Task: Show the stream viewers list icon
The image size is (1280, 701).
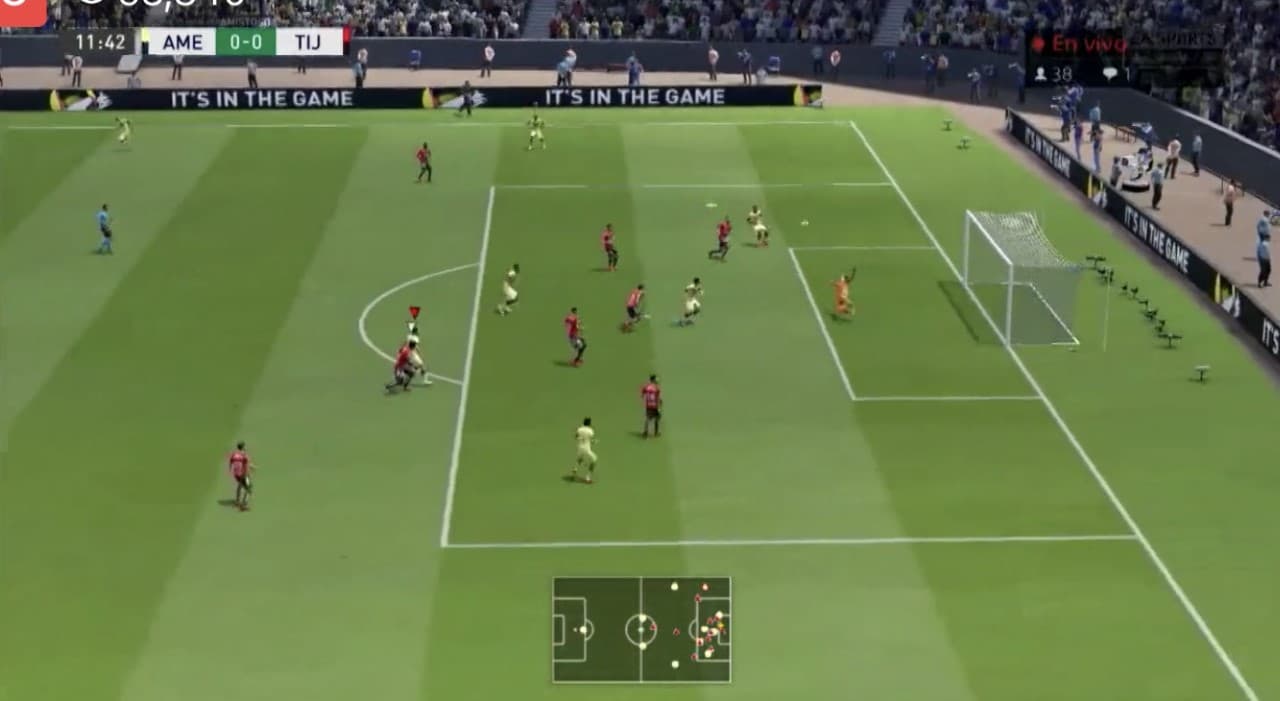Action: point(1040,74)
